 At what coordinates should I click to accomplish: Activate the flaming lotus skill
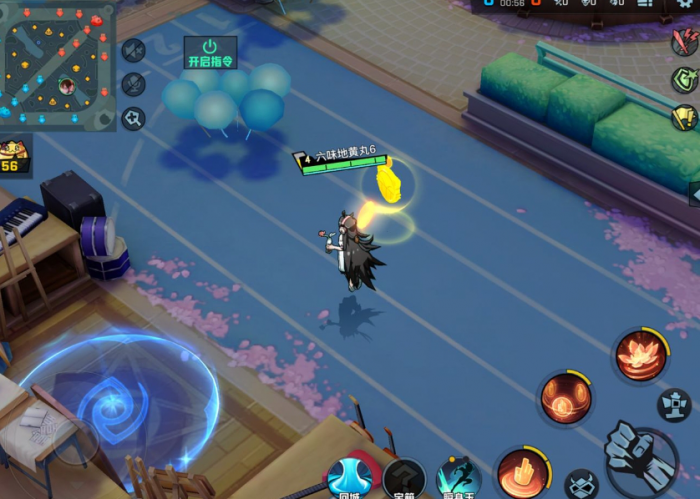pos(641,355)
